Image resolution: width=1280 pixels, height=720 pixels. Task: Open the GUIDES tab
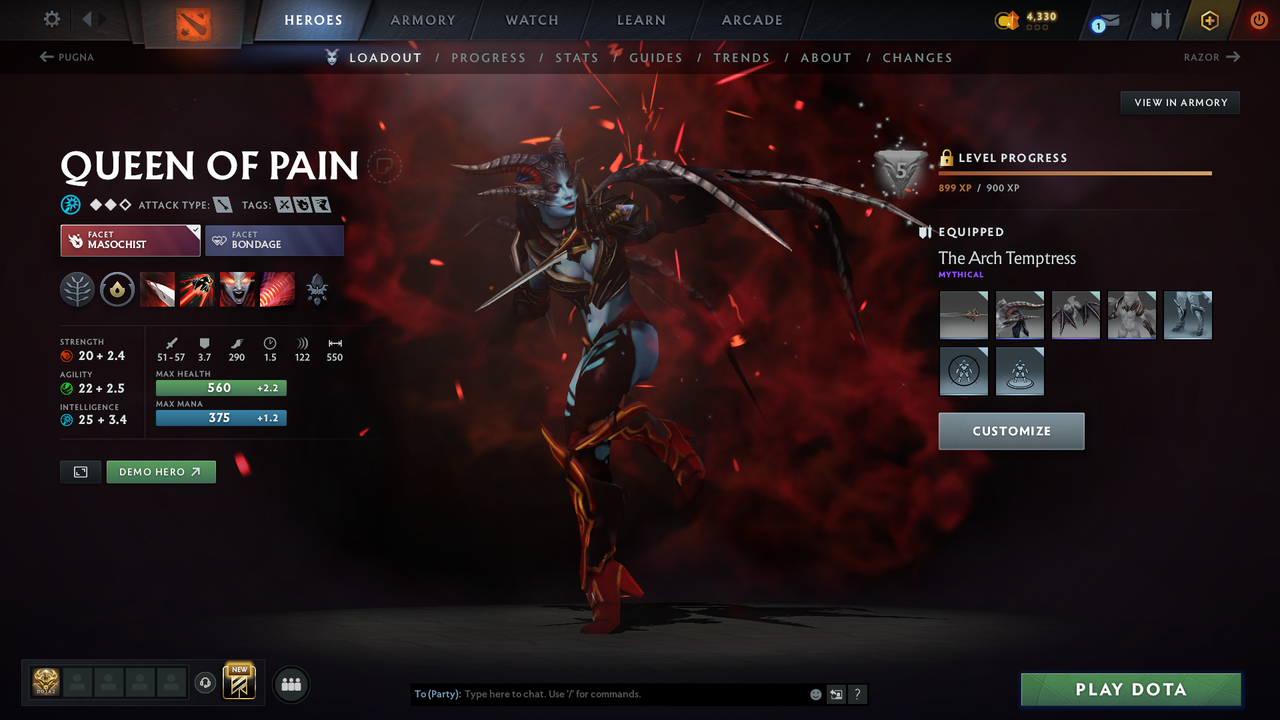pos(656,57)
